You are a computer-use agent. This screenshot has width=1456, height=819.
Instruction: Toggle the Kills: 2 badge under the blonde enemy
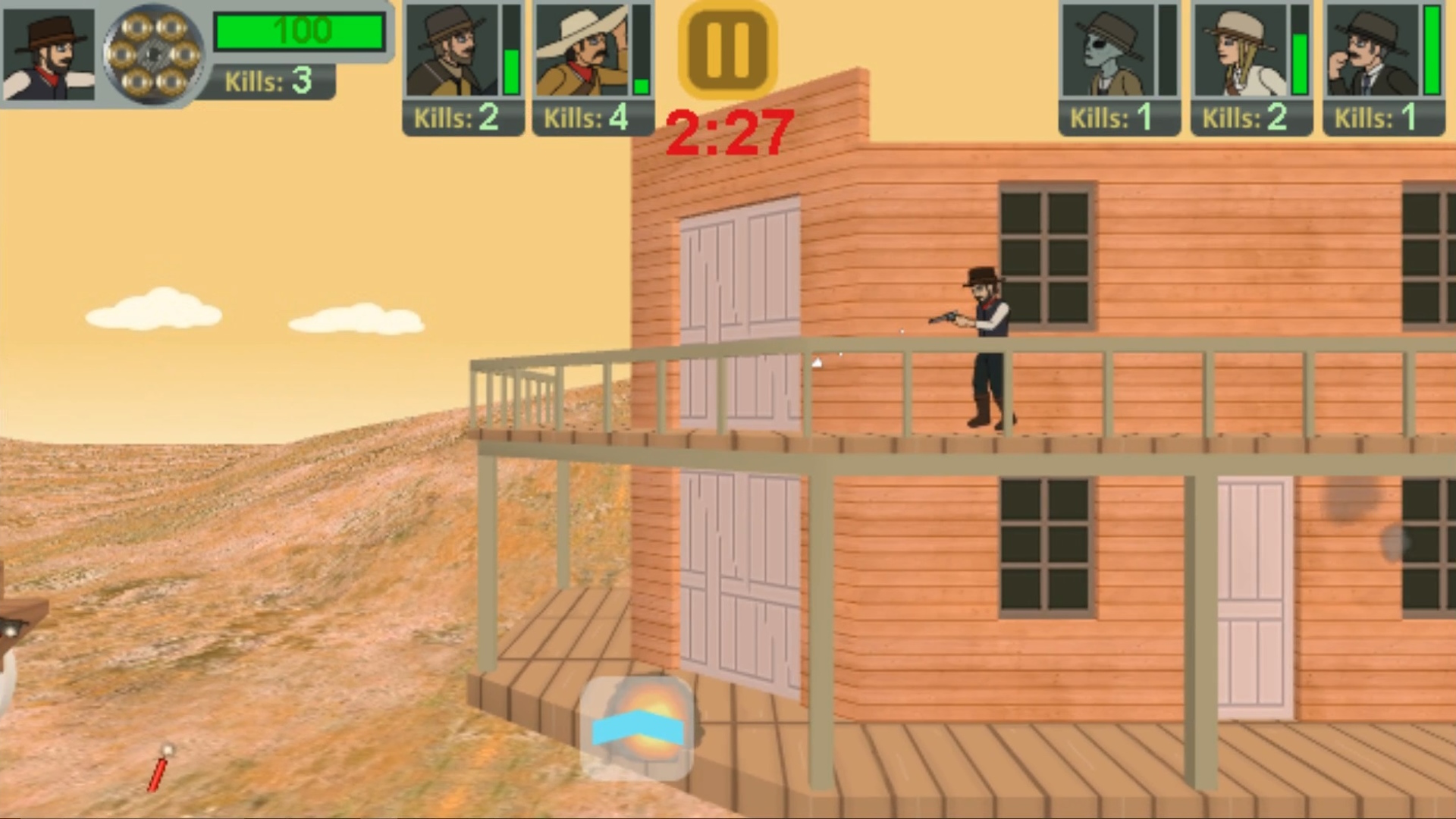(x=1251, y=118)
